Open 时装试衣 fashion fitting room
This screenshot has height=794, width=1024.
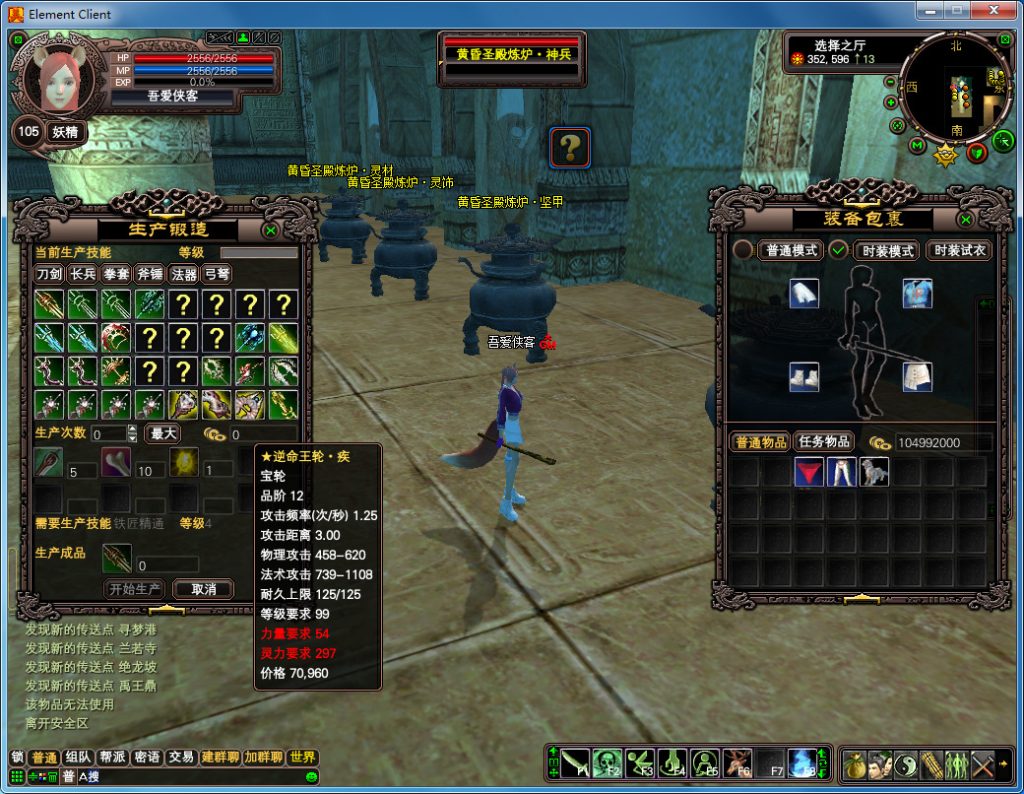point(959,250)
